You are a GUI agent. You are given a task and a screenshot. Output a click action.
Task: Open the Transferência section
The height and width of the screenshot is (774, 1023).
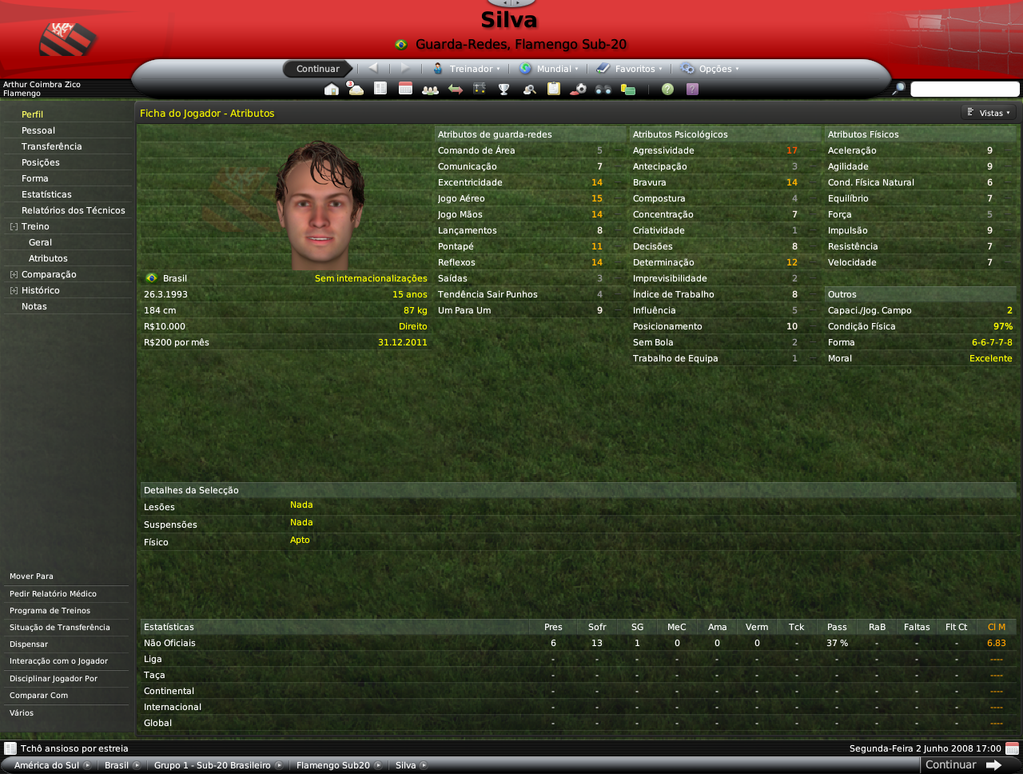[x=52, y=146]
